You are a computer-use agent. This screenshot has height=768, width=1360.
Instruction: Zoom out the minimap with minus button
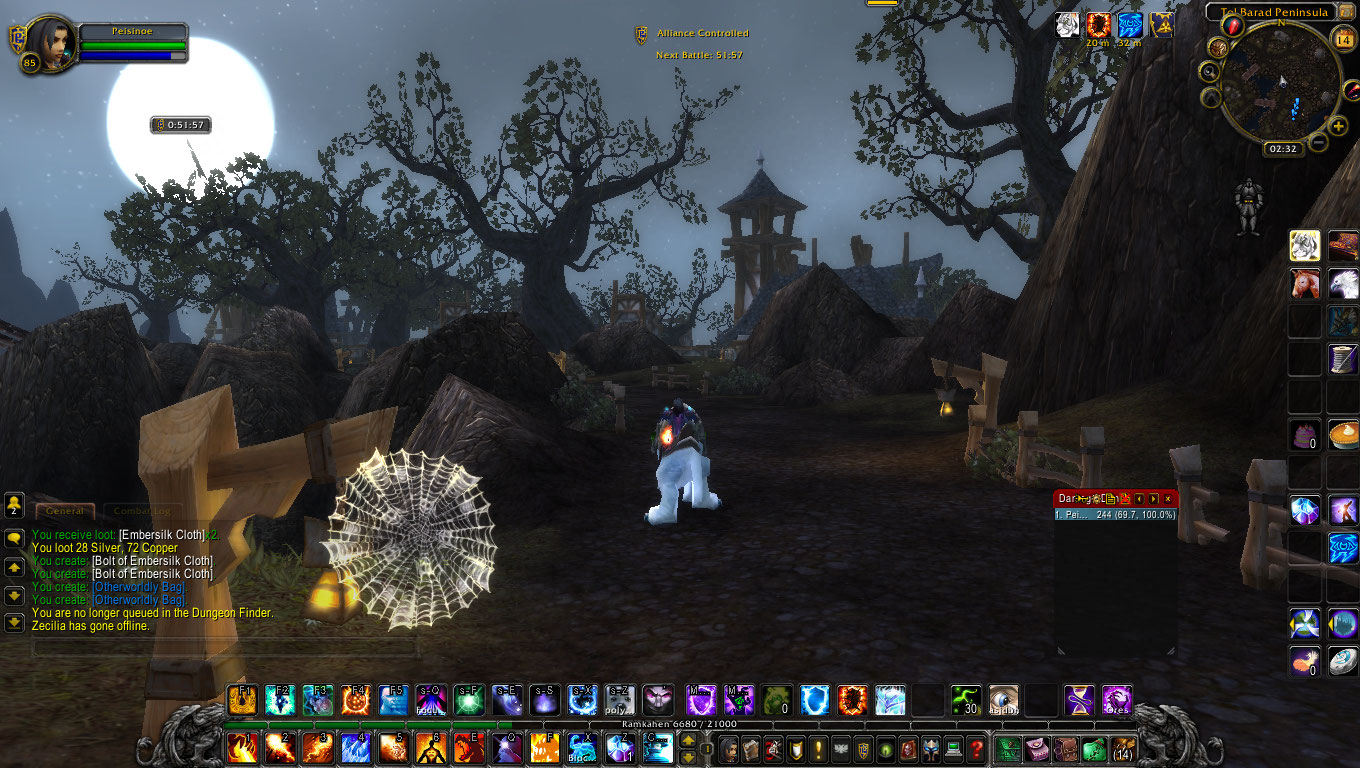1318,142
